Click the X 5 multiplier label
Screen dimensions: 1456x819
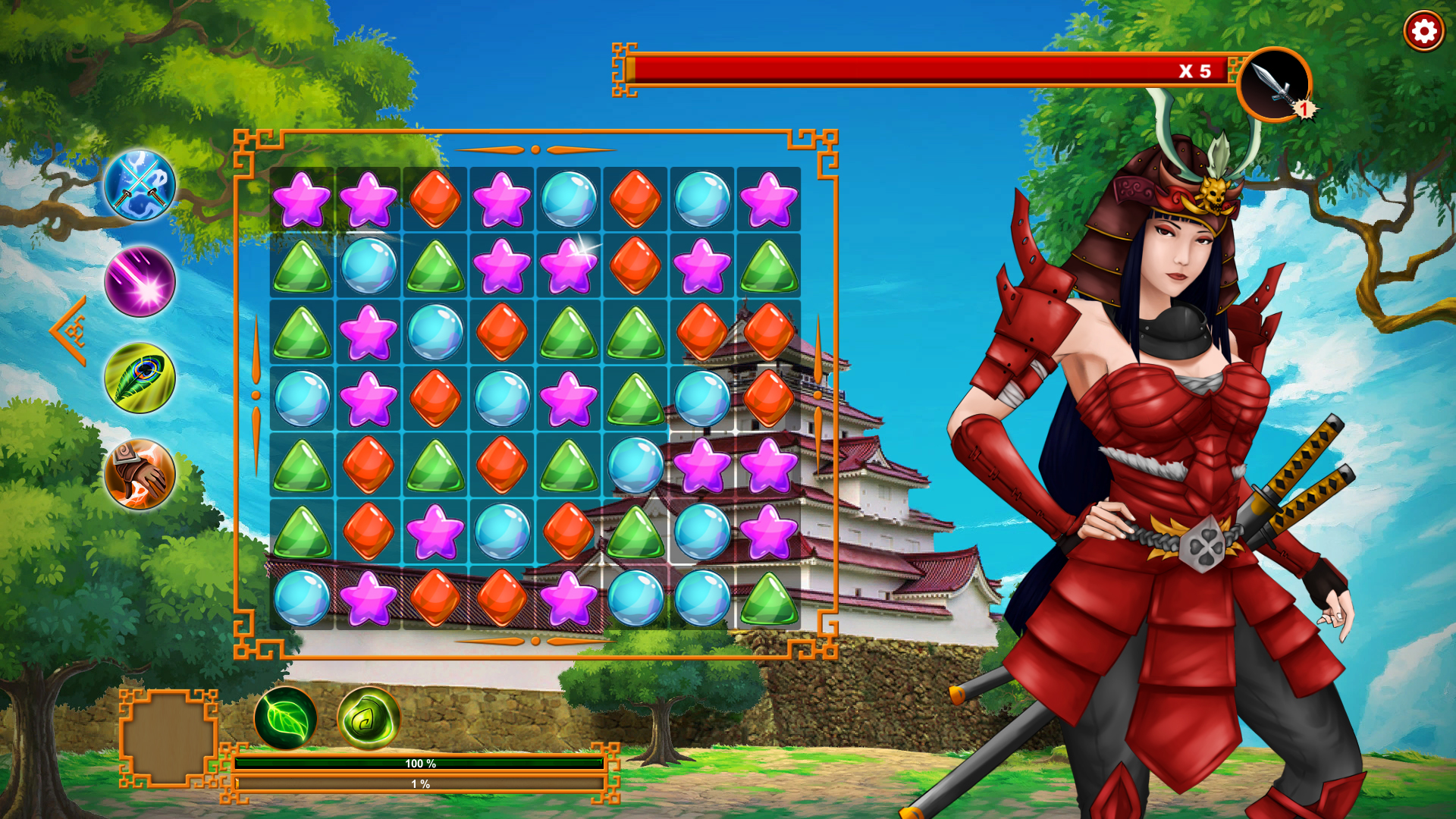pyautogui.click(x=1196, y=70)
